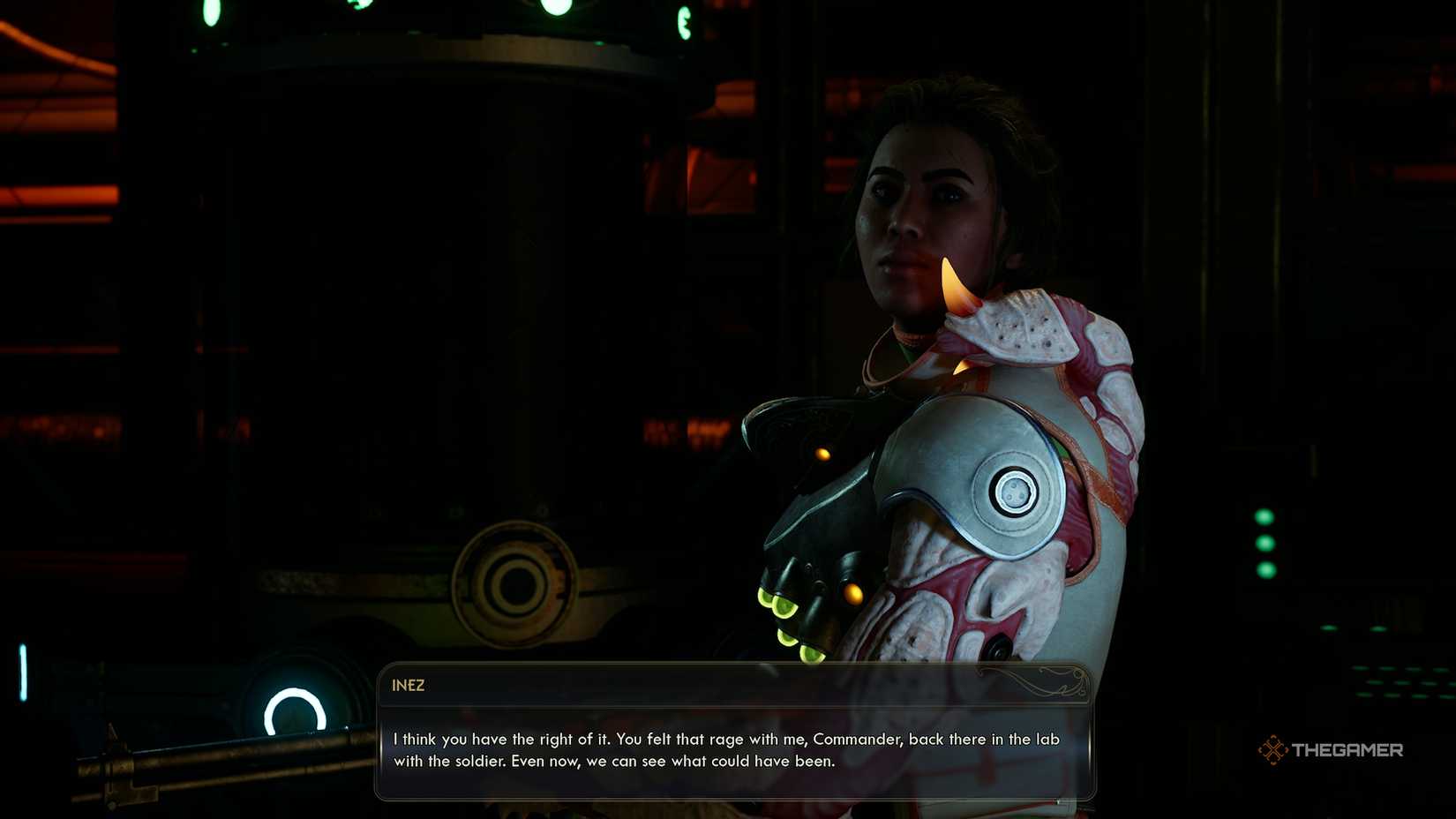This screenshot has width=1456, height=819.
Task: Click the small orange indicator light on the chestplate
Action: pos(821,455)
